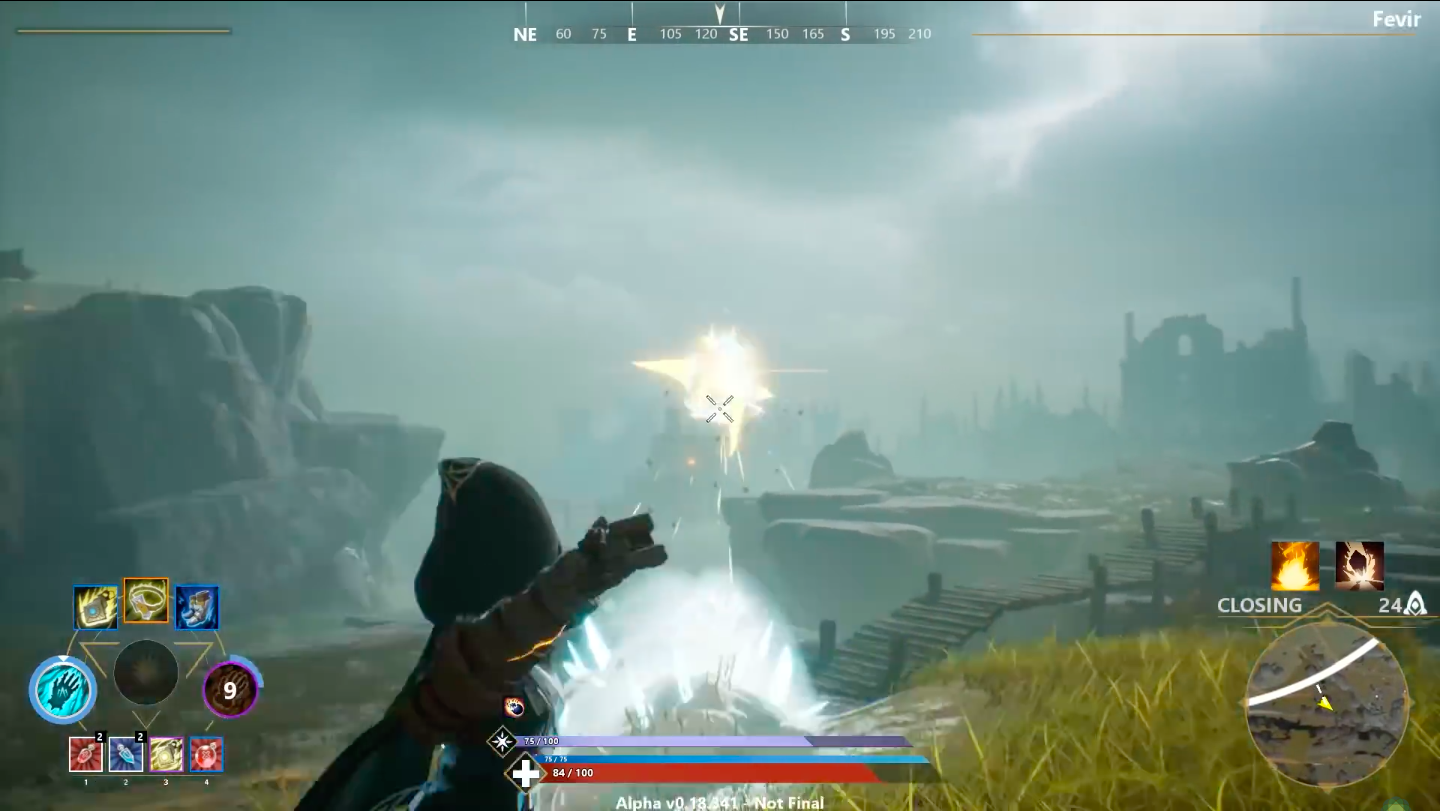Open the dark central orb of the wheel
This screenshot has width=1440, height=811.
146,672
